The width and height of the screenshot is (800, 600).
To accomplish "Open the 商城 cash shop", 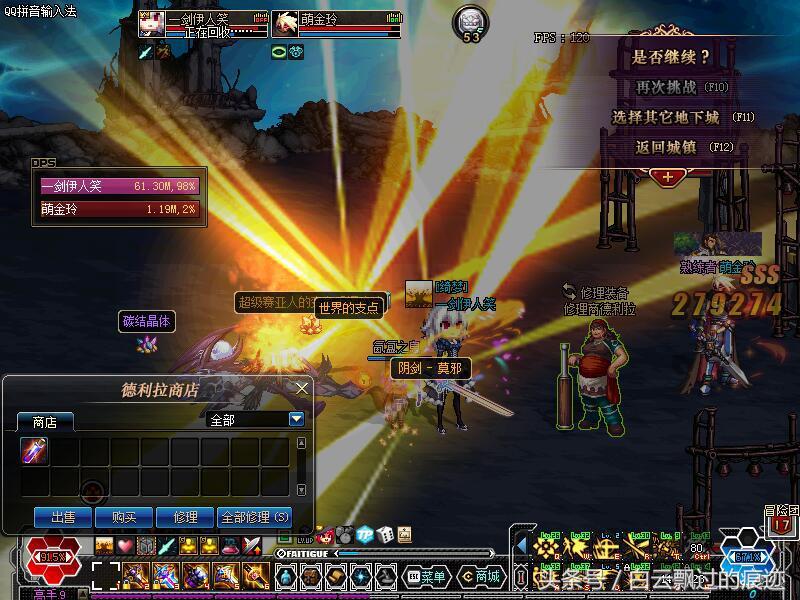I will pyautogui.click(x=481, y=577).
